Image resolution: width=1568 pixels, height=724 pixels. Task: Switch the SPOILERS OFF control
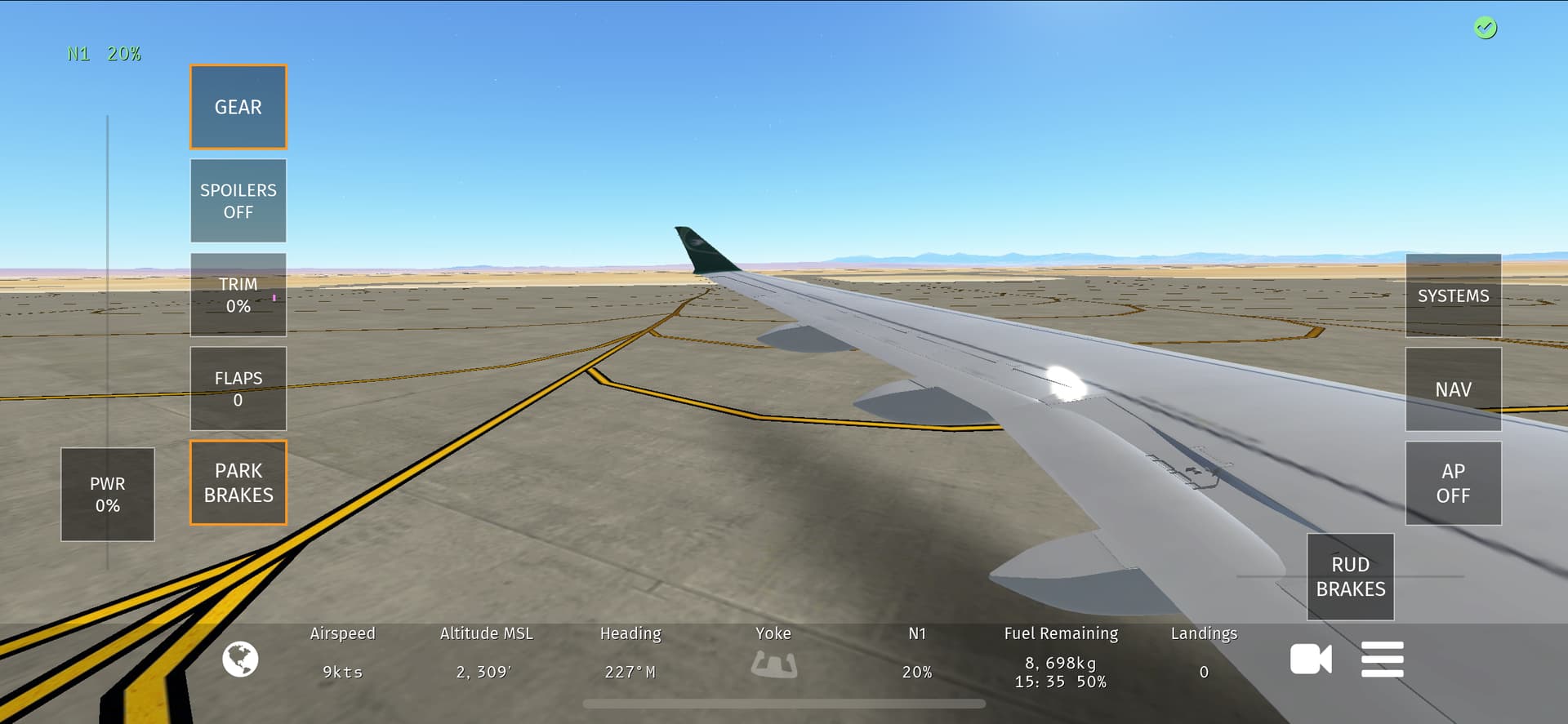[x=238, y=201]
